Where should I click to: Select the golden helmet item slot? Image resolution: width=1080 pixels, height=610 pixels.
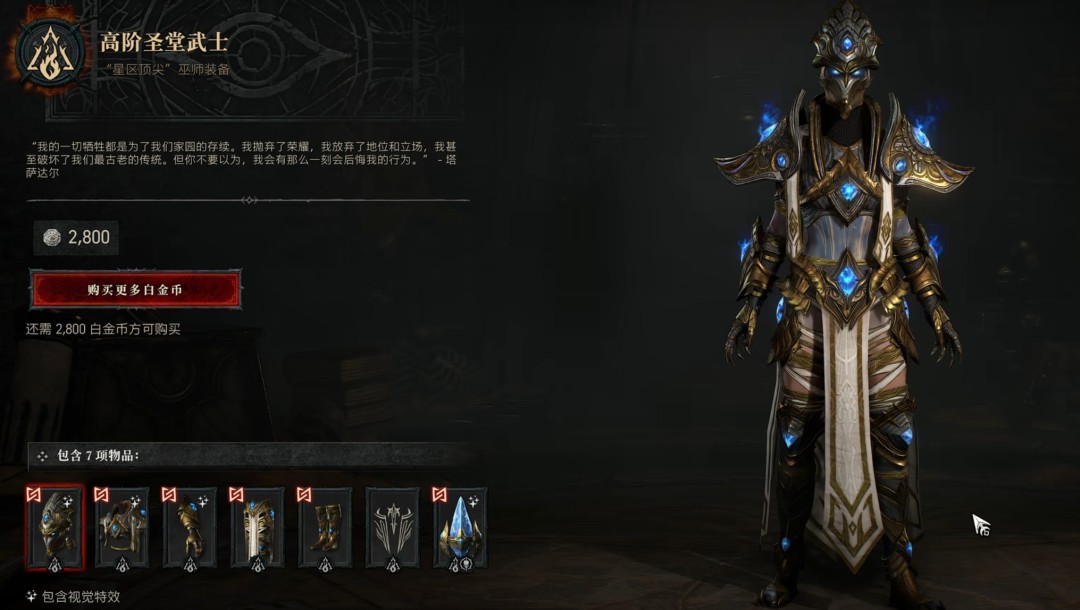(x=55, y=527)
